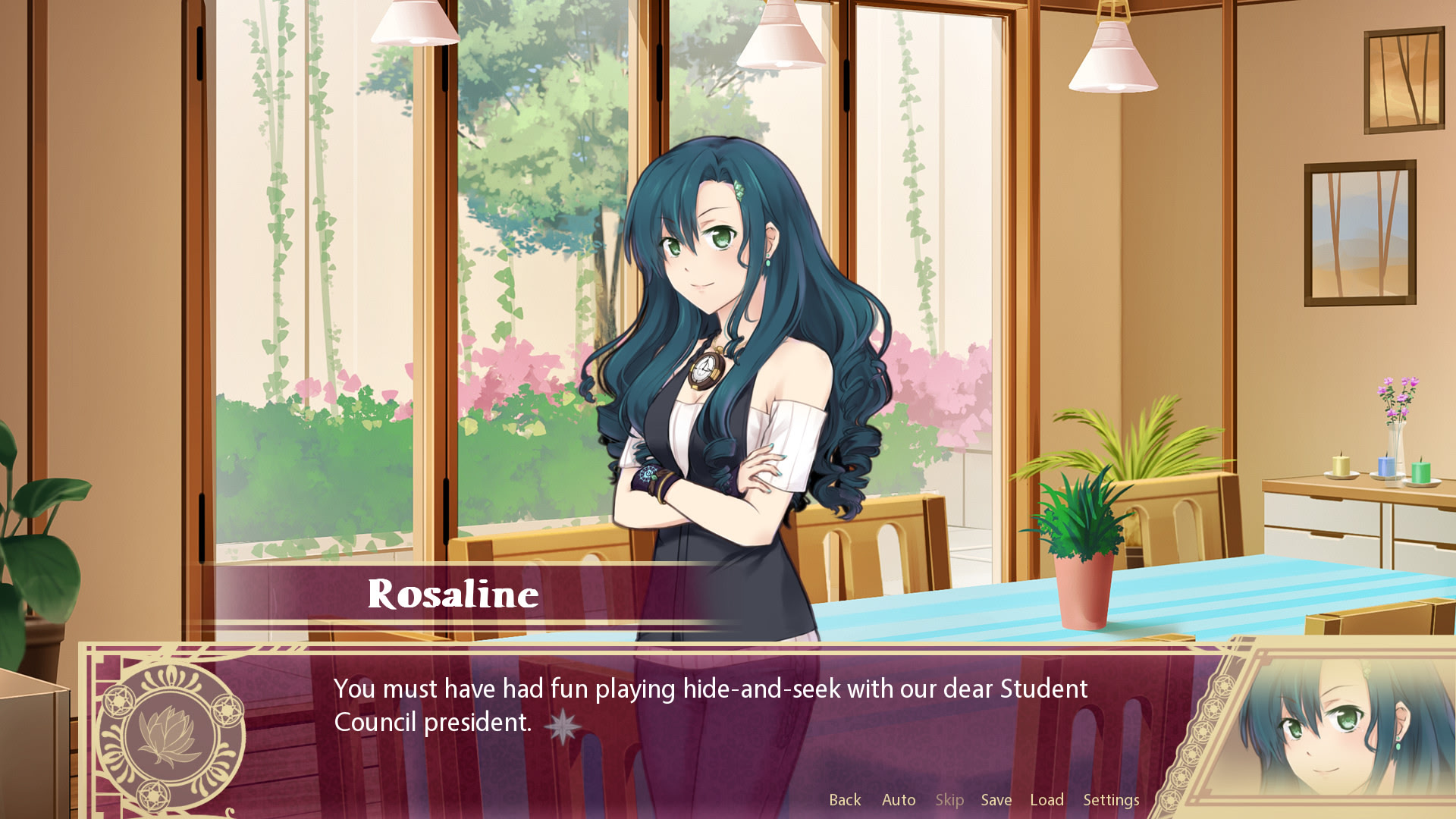Open the Load game screen
Screen dimensions: 1456x819
pyautogui.click(x=1046, y=799)
